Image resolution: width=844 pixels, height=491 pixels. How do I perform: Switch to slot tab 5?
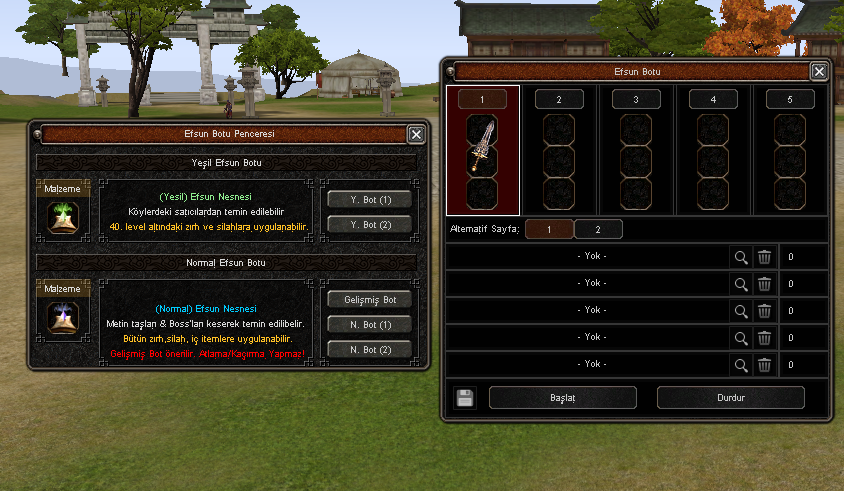pyautogui.click(x=790, y=100)
